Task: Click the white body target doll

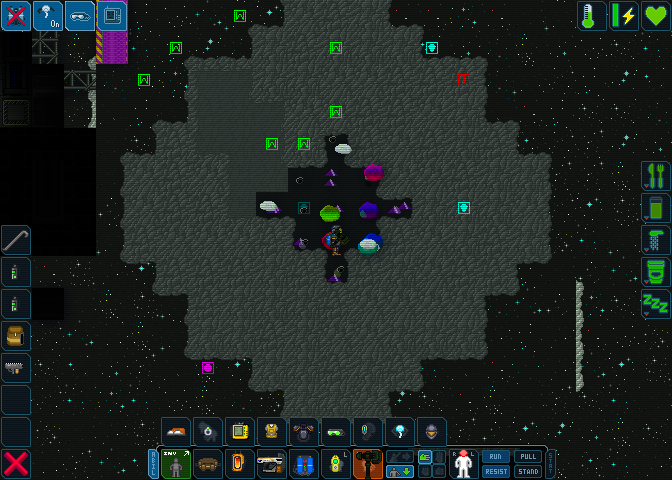Action: (463, 464)
